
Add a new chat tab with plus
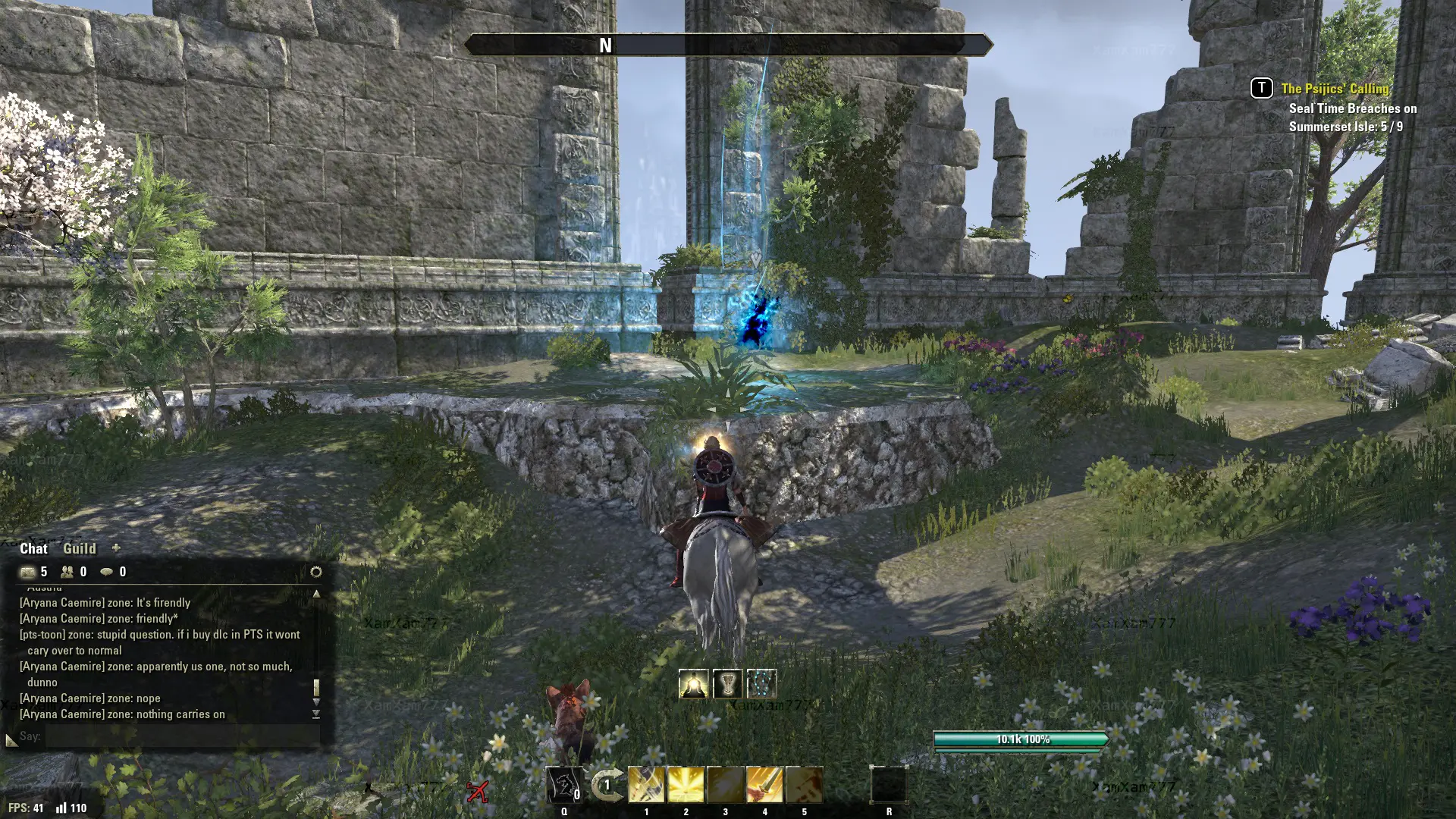(116, 548)
